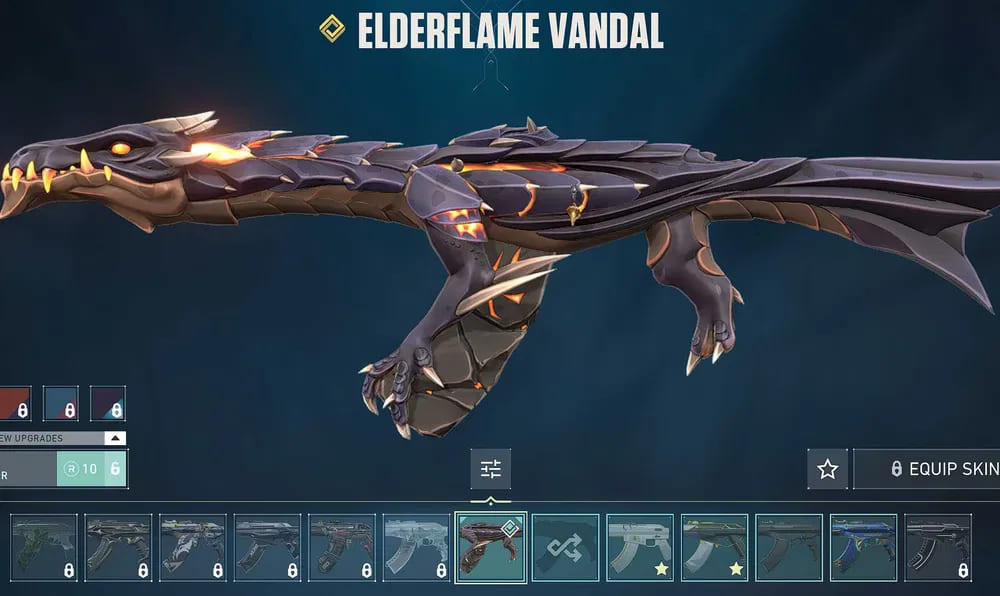Open the skin filter sliders button
This screenshot has height=596, width=1000.
490,469
